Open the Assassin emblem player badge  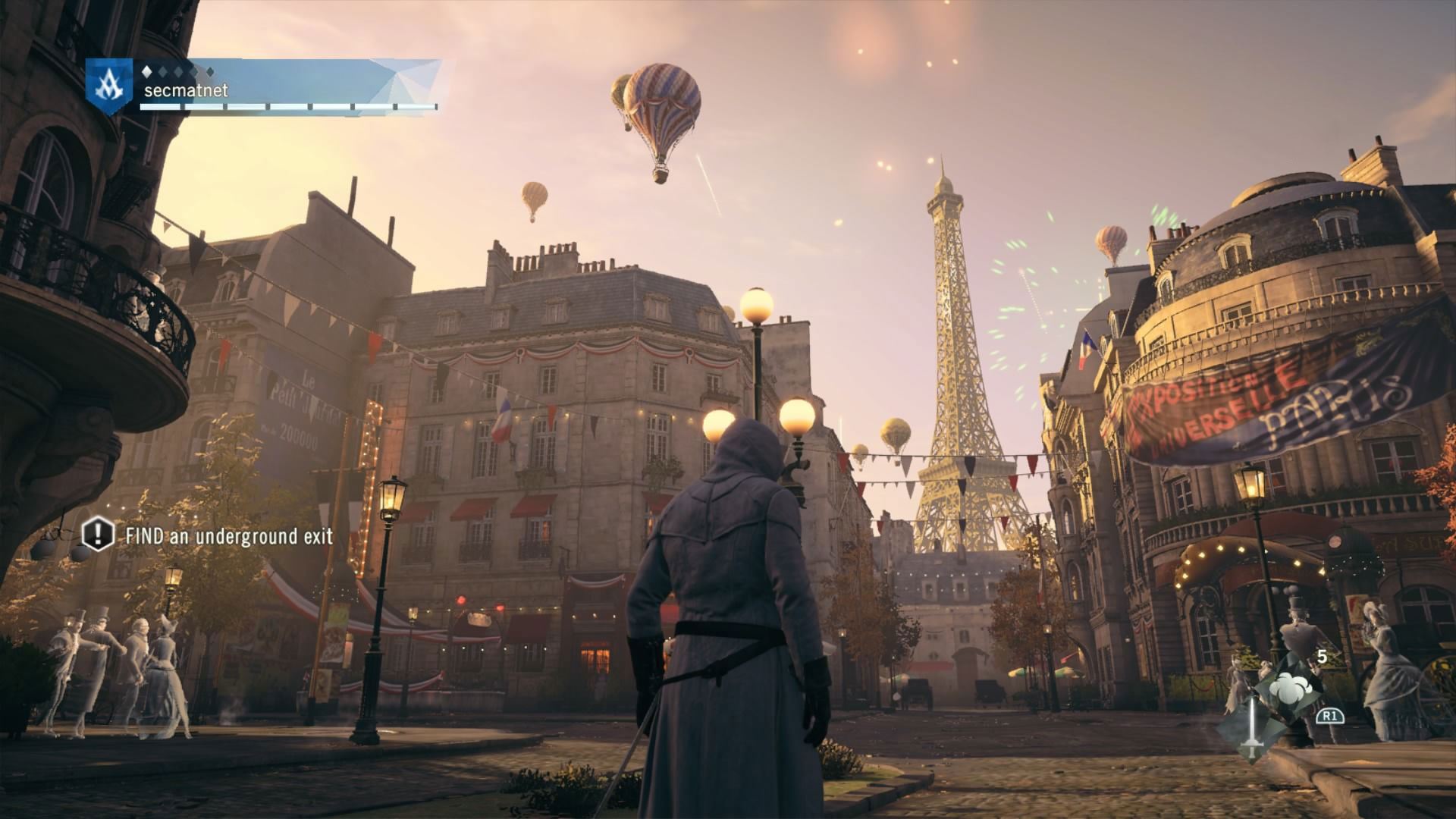(x=105, y=86)
